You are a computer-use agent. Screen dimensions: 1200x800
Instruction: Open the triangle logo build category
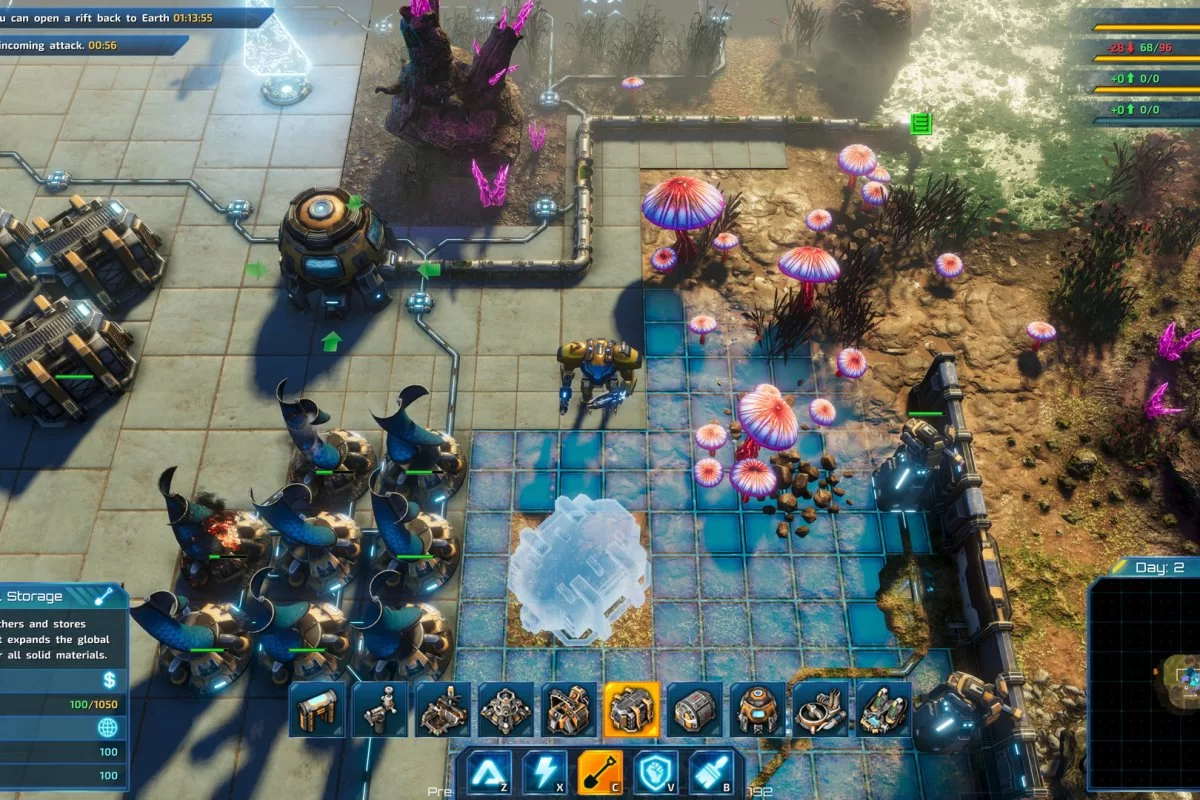[489, 772]
